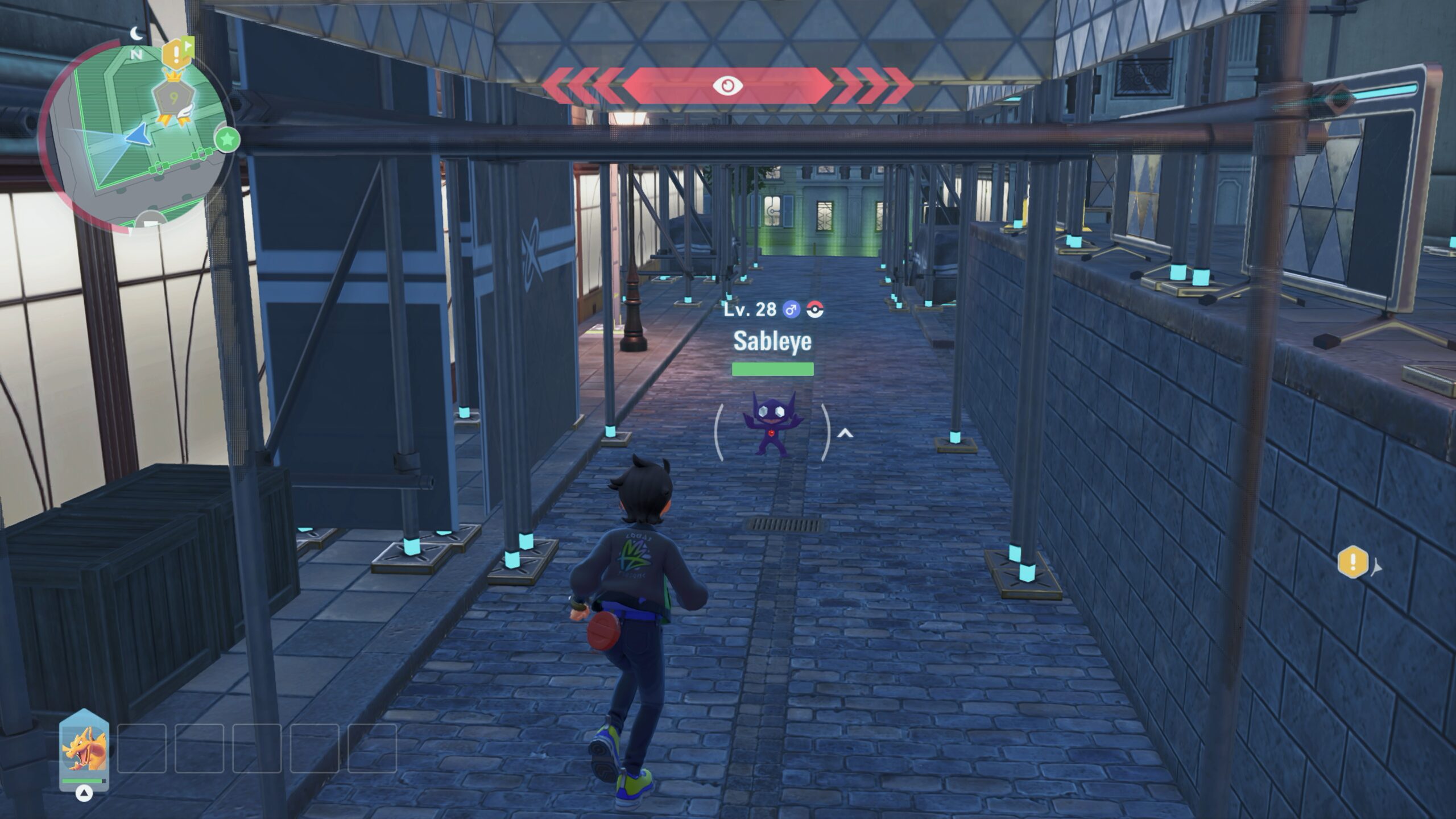Click the blue player arrow on the minimap
The height and width of the screenshot is (819, 1456).
[x=137, y=136]
